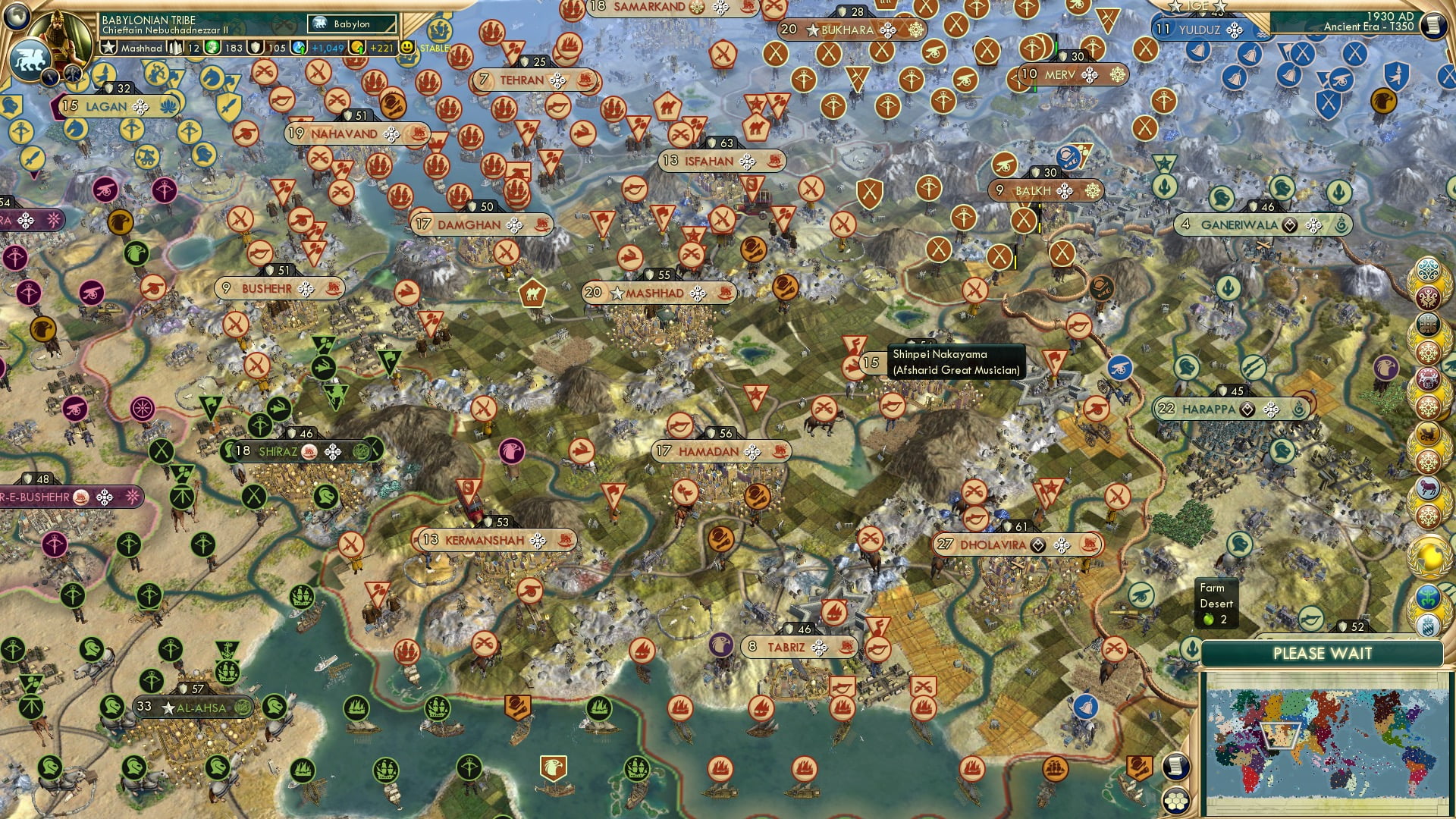Choose the Kermanshah city banner
The height and width of the screenshot is (819, 1456).
coord(485,540)
